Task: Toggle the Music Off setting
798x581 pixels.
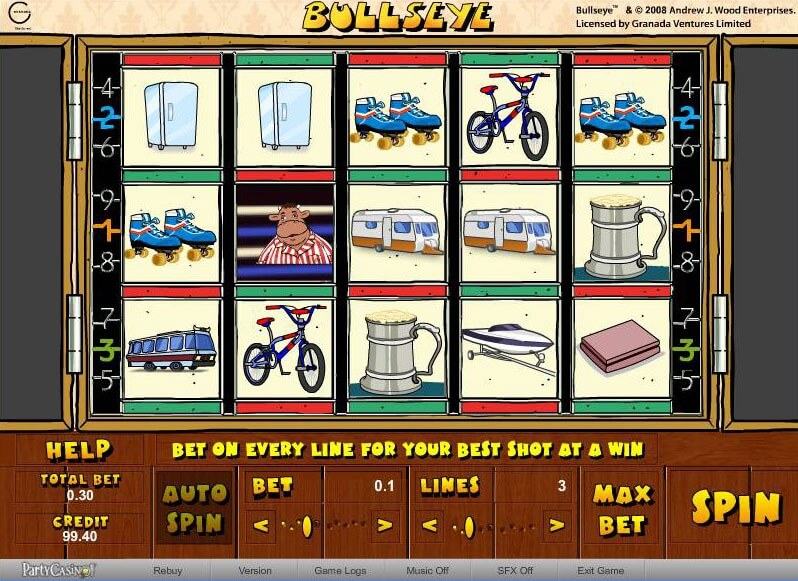Action: click(427, 571)
